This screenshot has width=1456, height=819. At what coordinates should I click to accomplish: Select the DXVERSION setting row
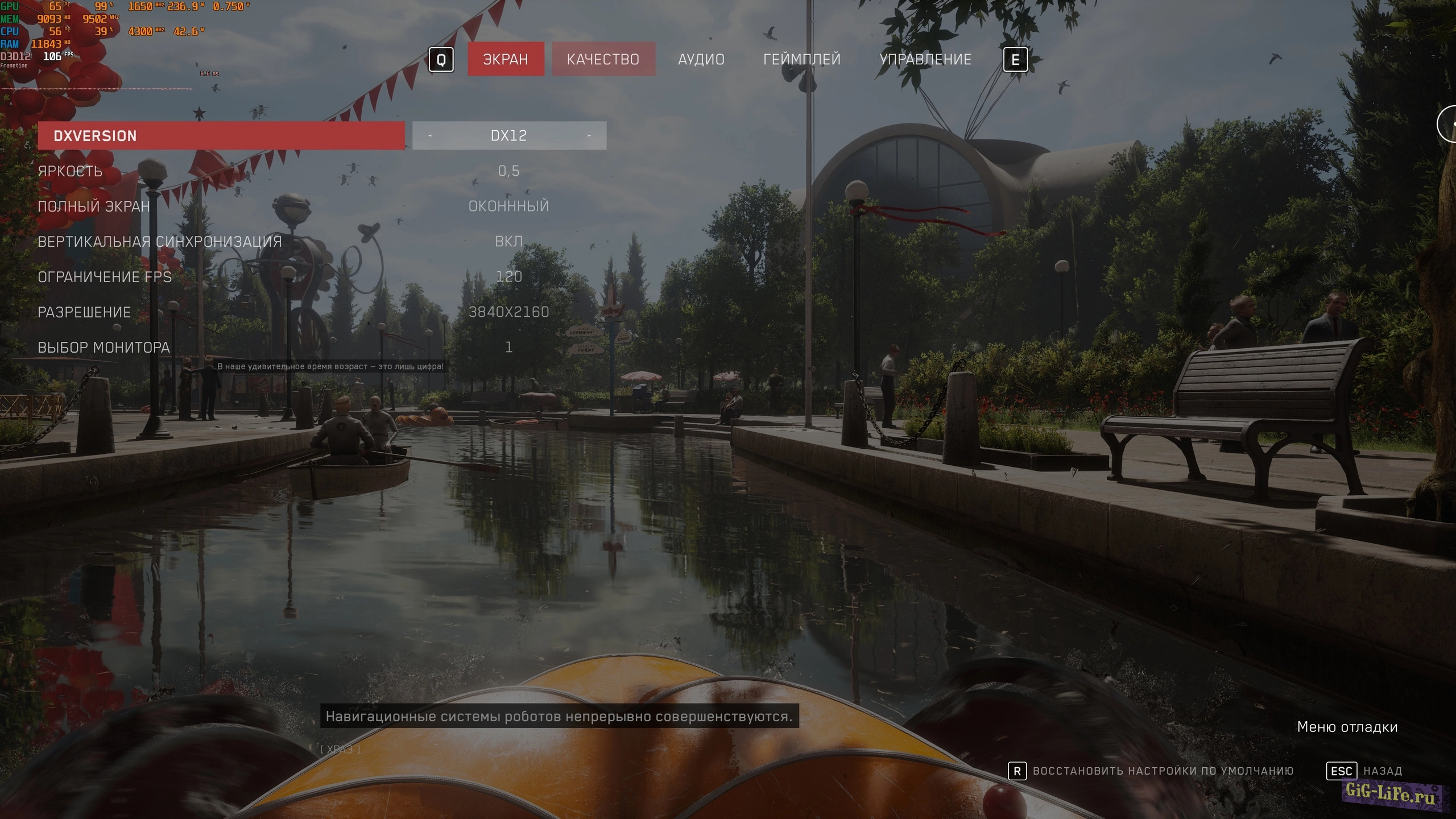click(221, 136)
